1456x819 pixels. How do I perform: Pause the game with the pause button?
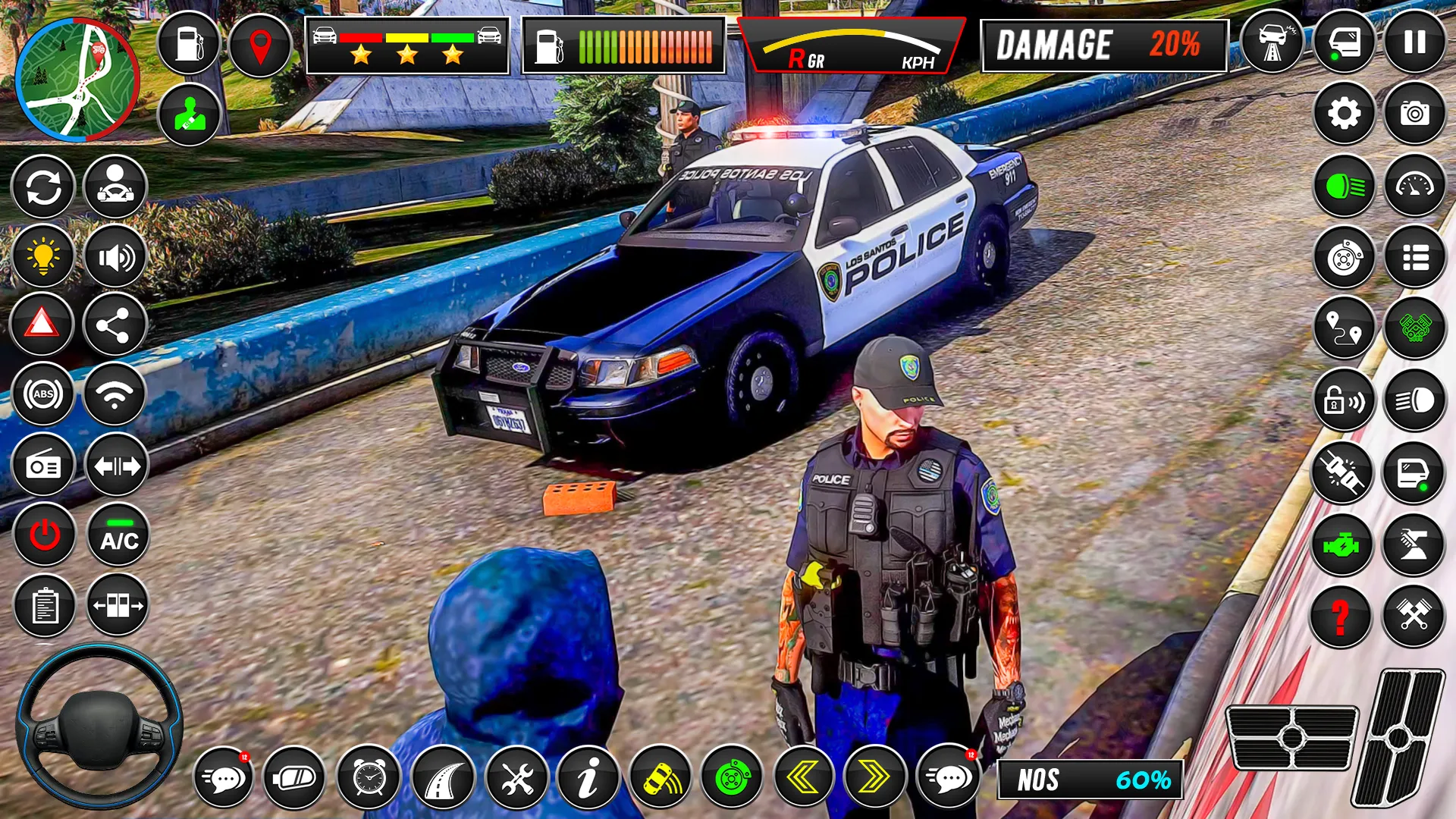(x=1414, y=42)
